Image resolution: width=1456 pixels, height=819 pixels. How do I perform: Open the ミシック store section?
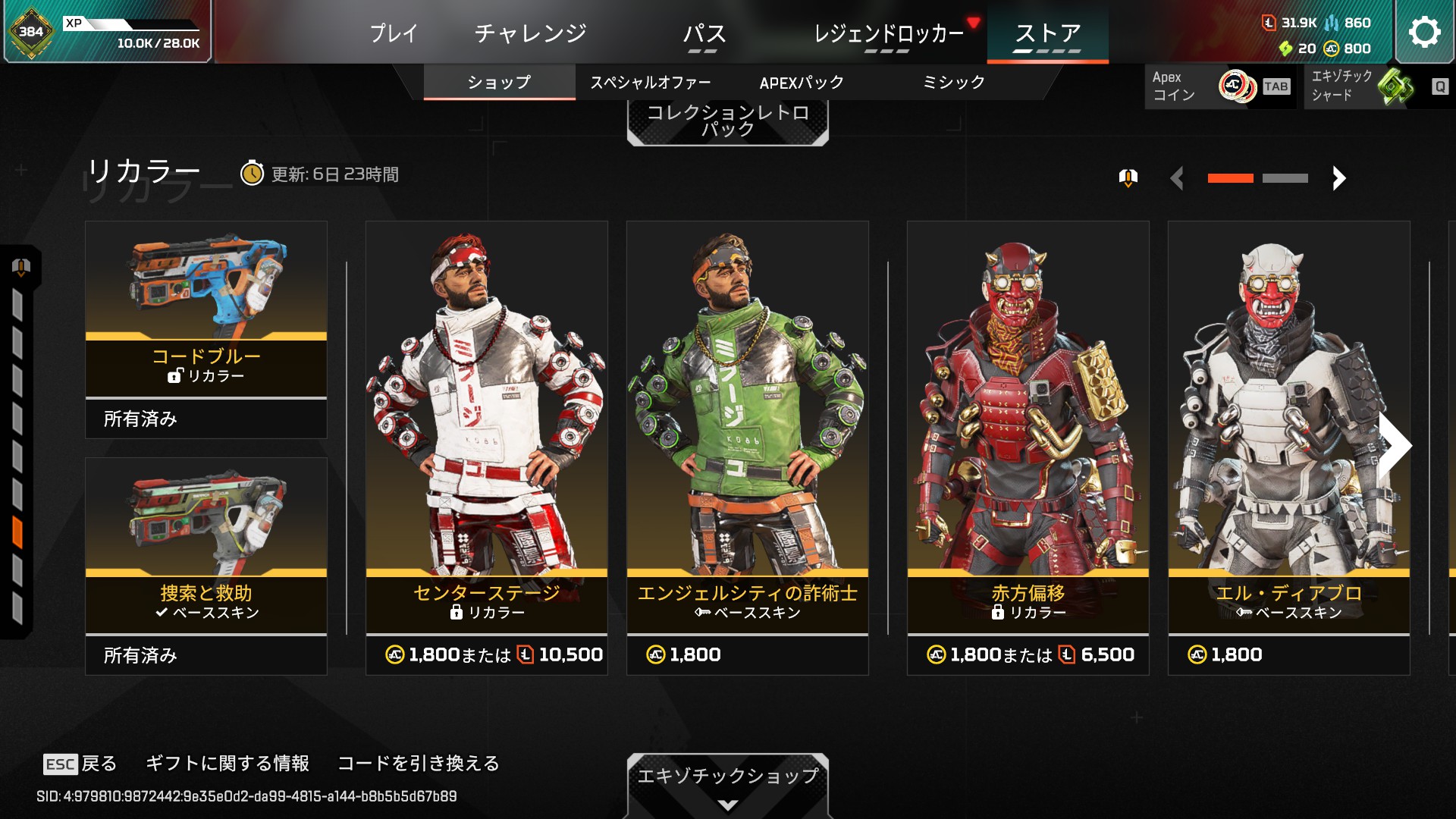click(x=953, y=82)
